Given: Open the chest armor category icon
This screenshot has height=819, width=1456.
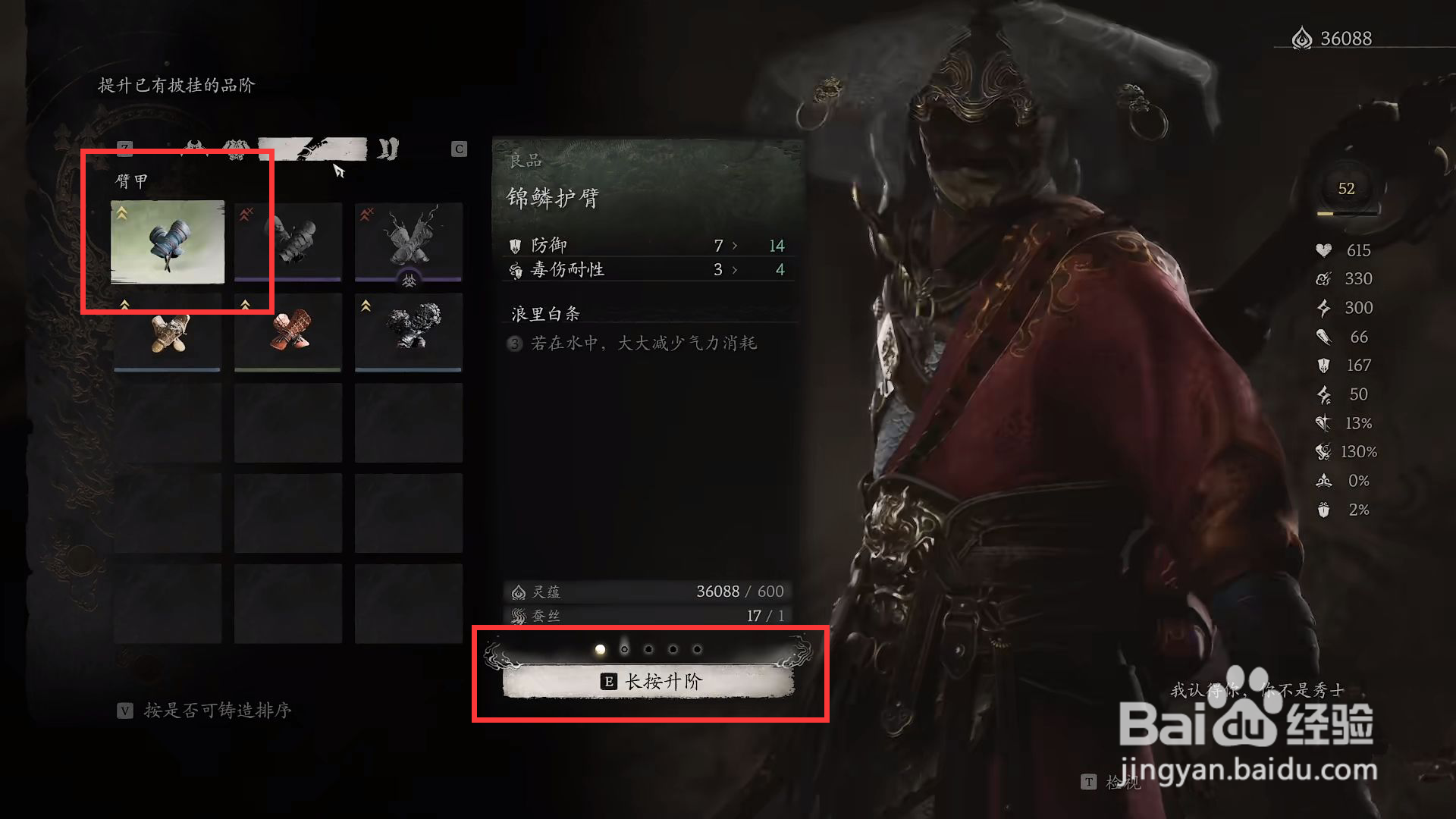Looking at the screenshot, I should tap(235, 148).
